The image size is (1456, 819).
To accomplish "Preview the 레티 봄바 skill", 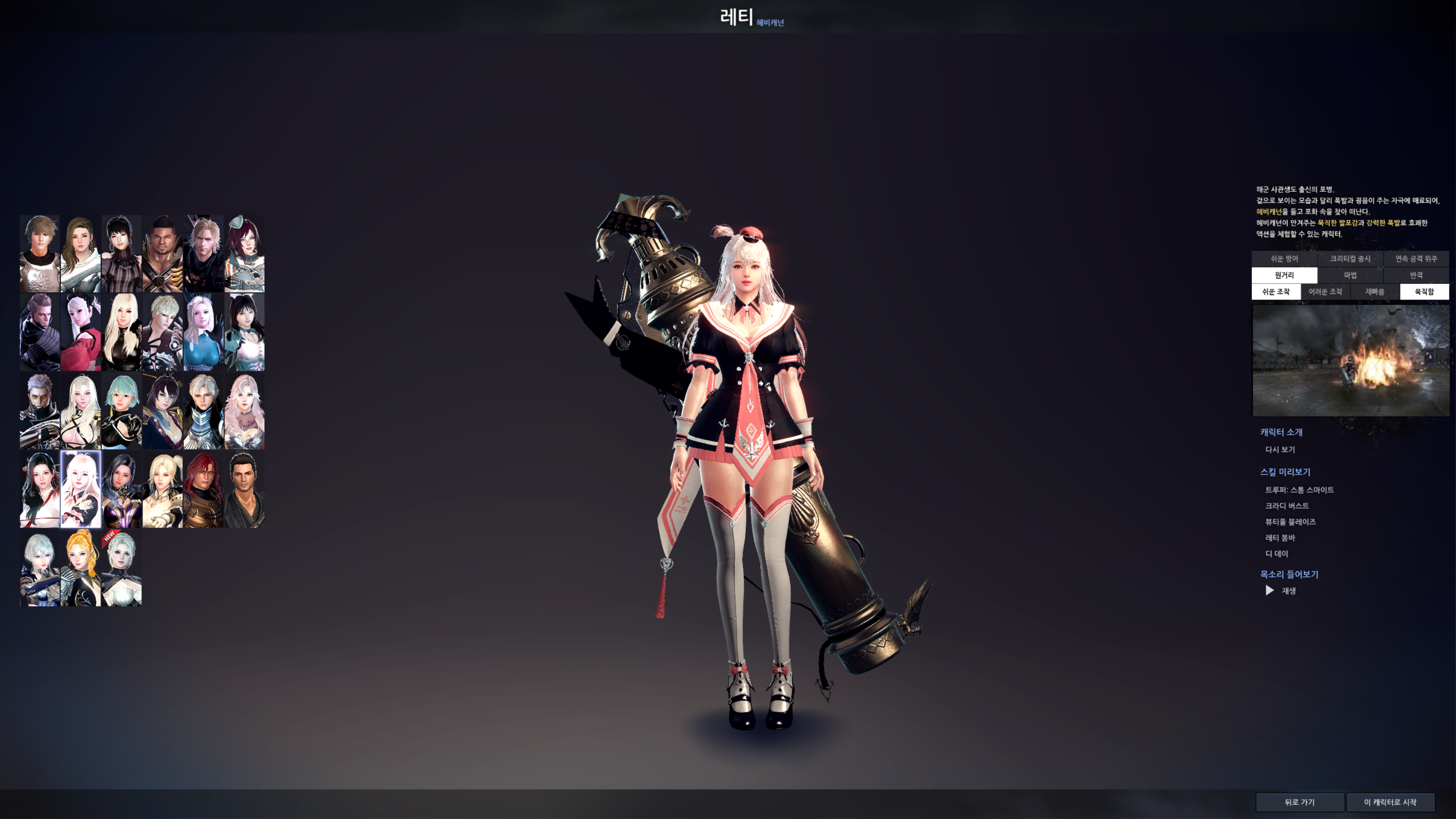I will [1280, 538].
